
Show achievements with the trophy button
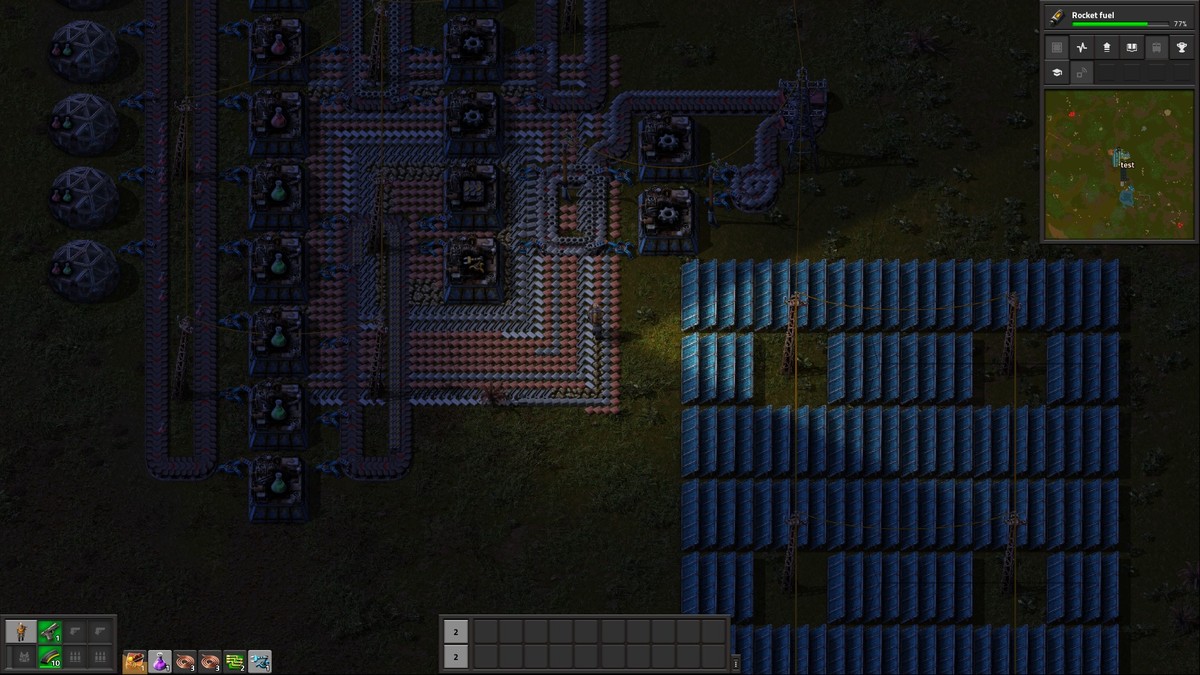pyautogui.click(x=1182, y=47)
